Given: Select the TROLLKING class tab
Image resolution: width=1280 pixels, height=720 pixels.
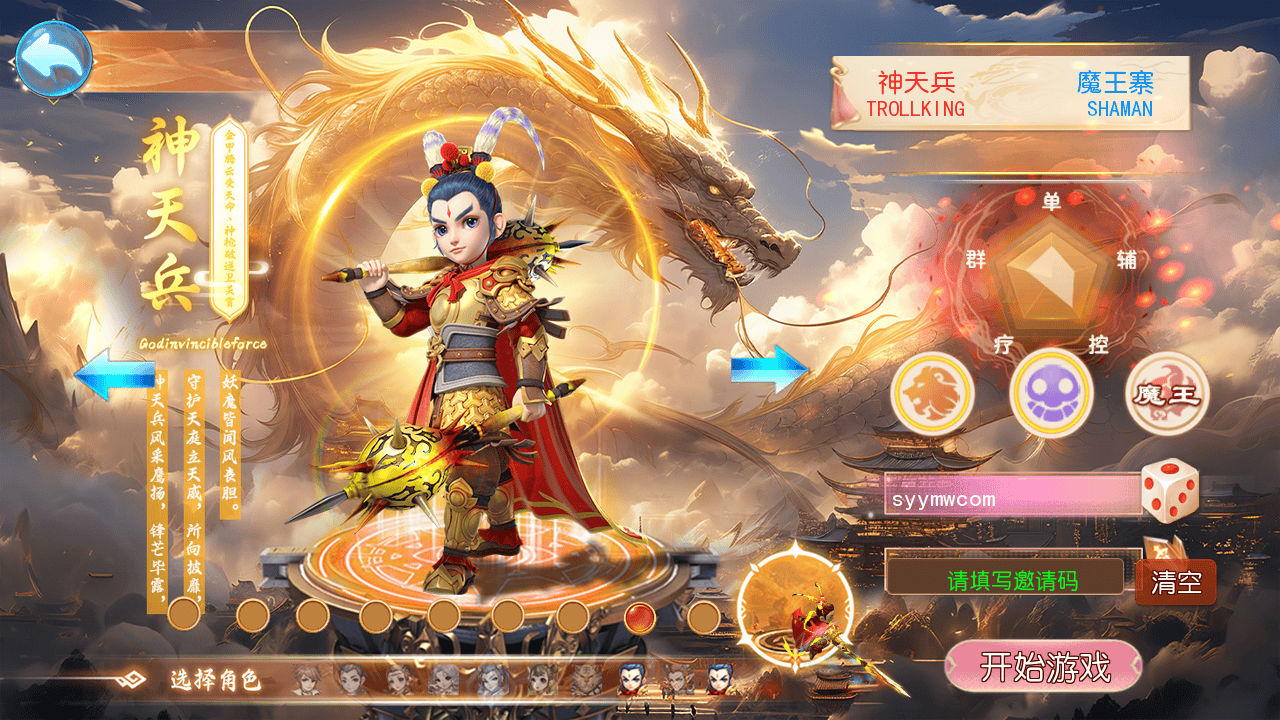Looking at the screenshot, I should [x=915, y=93].
